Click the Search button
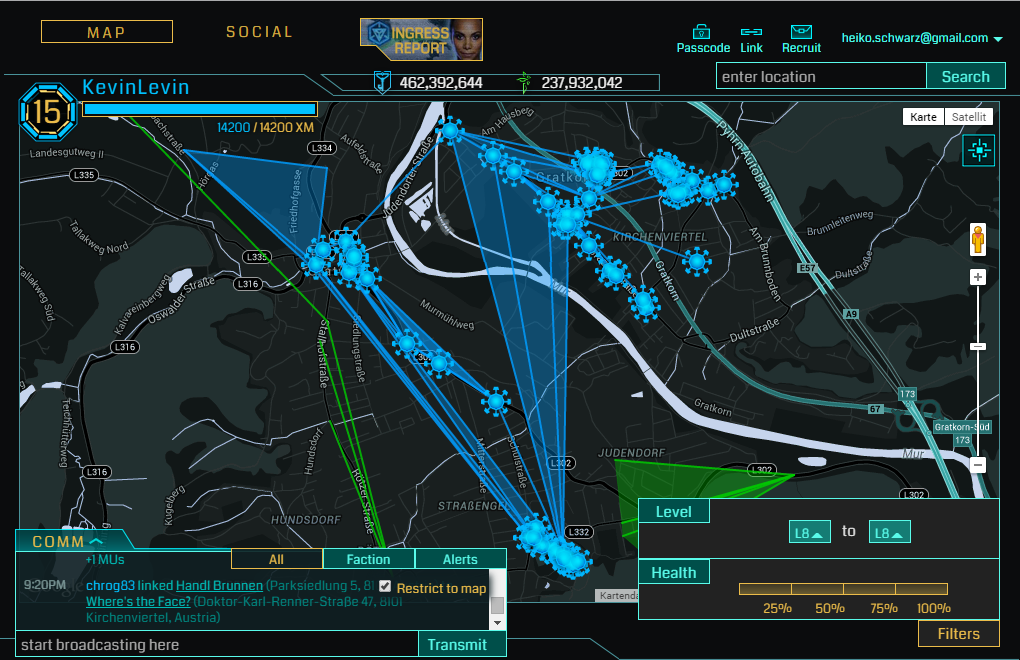Image resolution: width=1020 pixels, height=660 pixels. click(965, 77)
